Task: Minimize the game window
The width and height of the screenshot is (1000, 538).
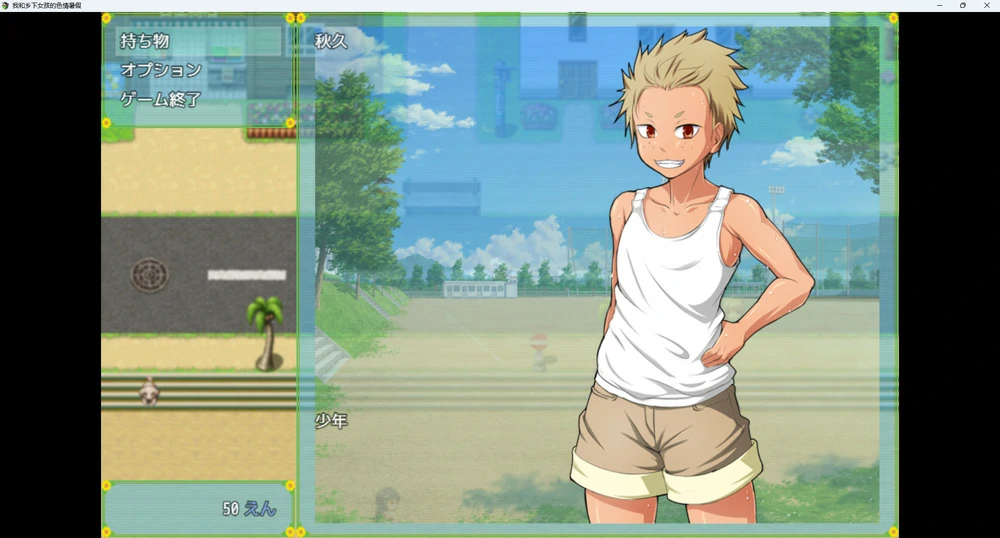Action: 939,5
